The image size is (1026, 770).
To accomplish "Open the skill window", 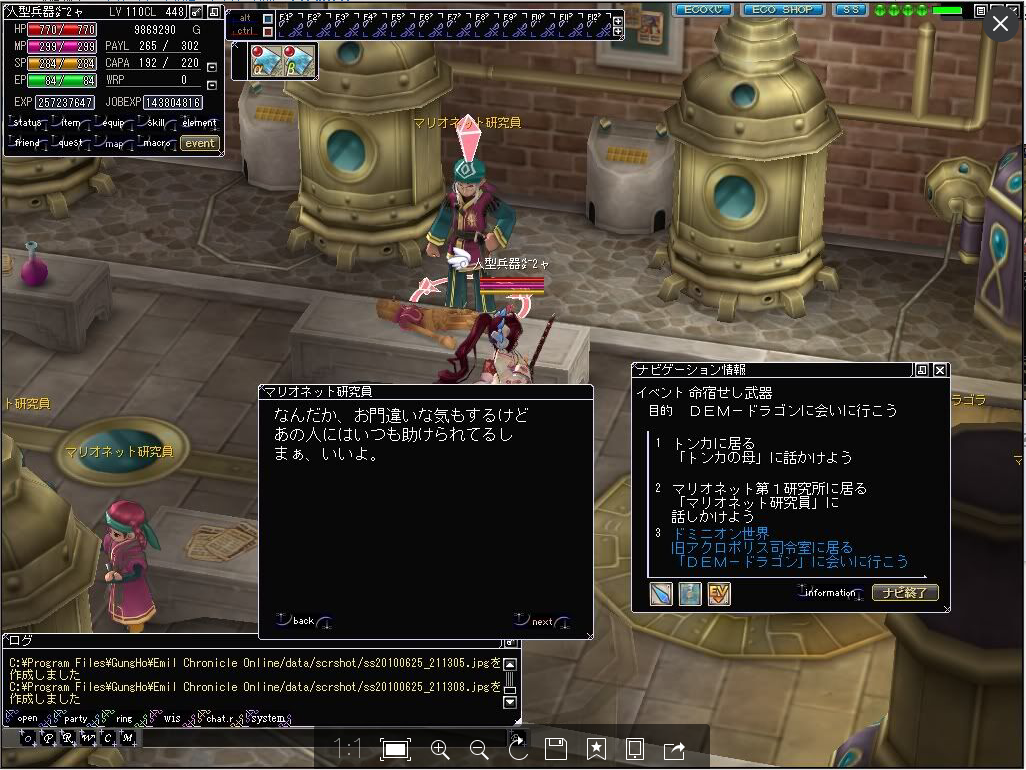I will pos(155,123).
